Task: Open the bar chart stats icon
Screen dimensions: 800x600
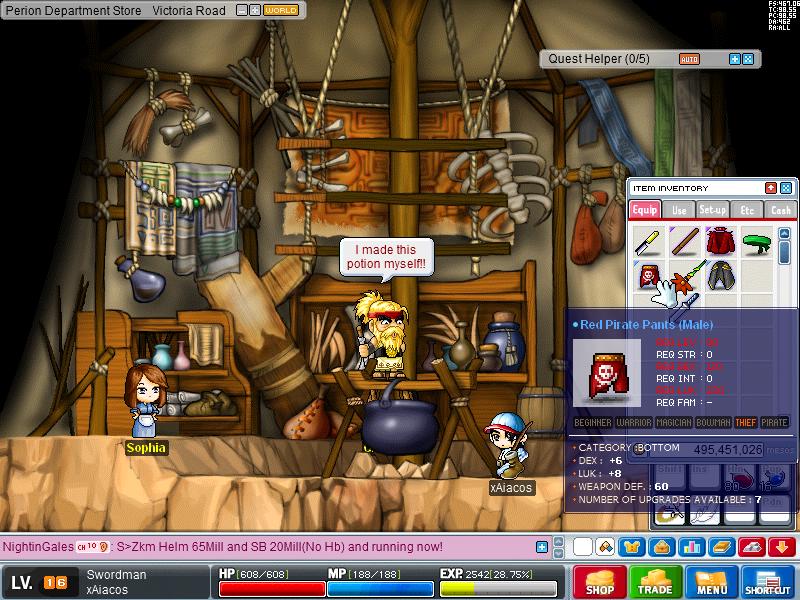Action: coord(691,547)
